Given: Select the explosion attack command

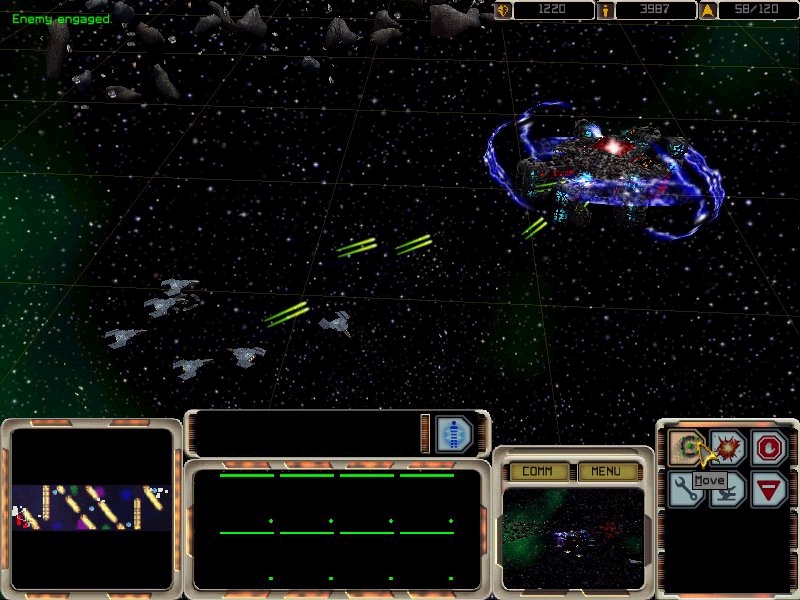Looking at the screenshot, I should click(727, 446).
